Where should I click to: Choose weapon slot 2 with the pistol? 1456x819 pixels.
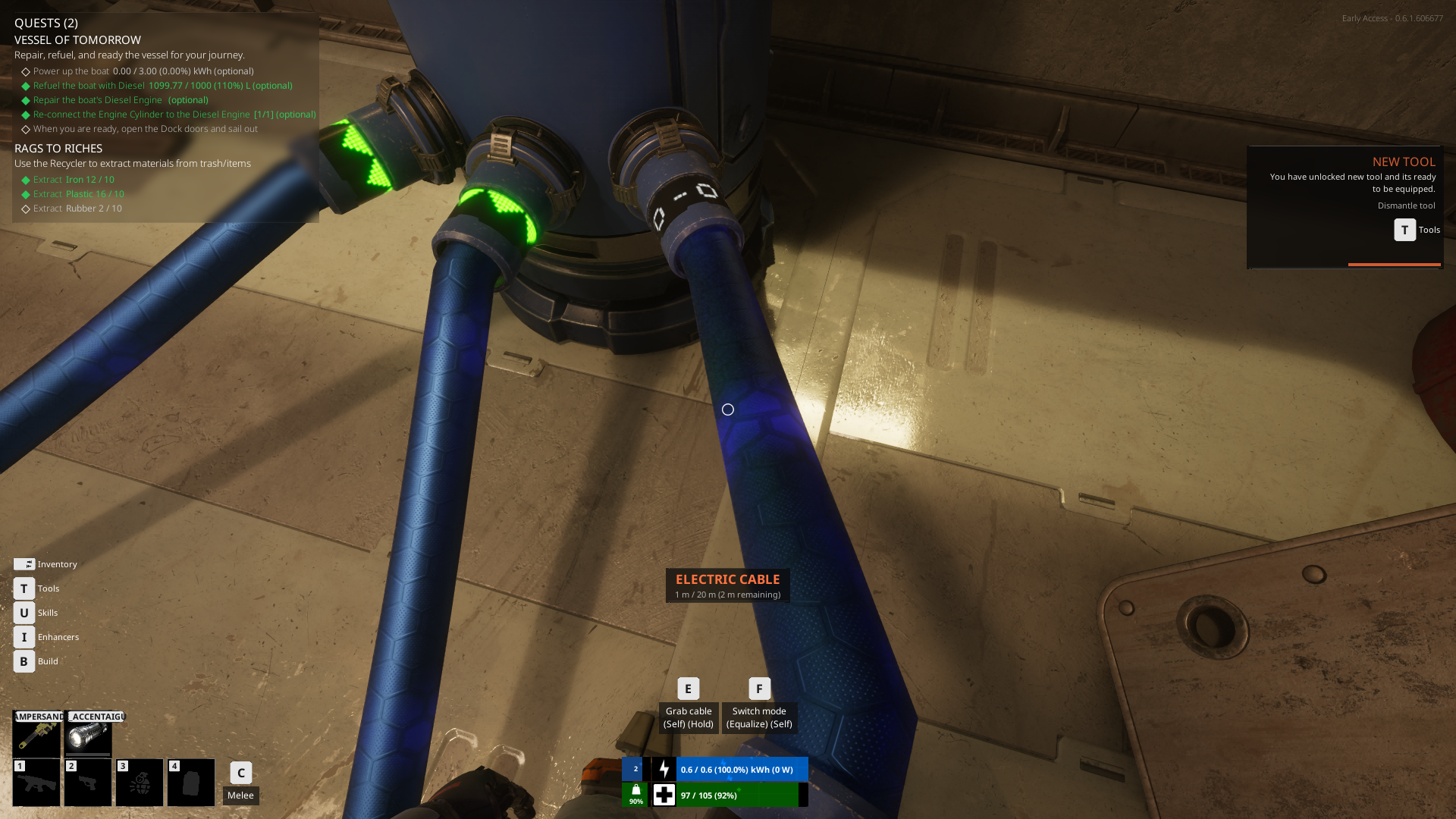pyautogui.click(x=88, y=783)
